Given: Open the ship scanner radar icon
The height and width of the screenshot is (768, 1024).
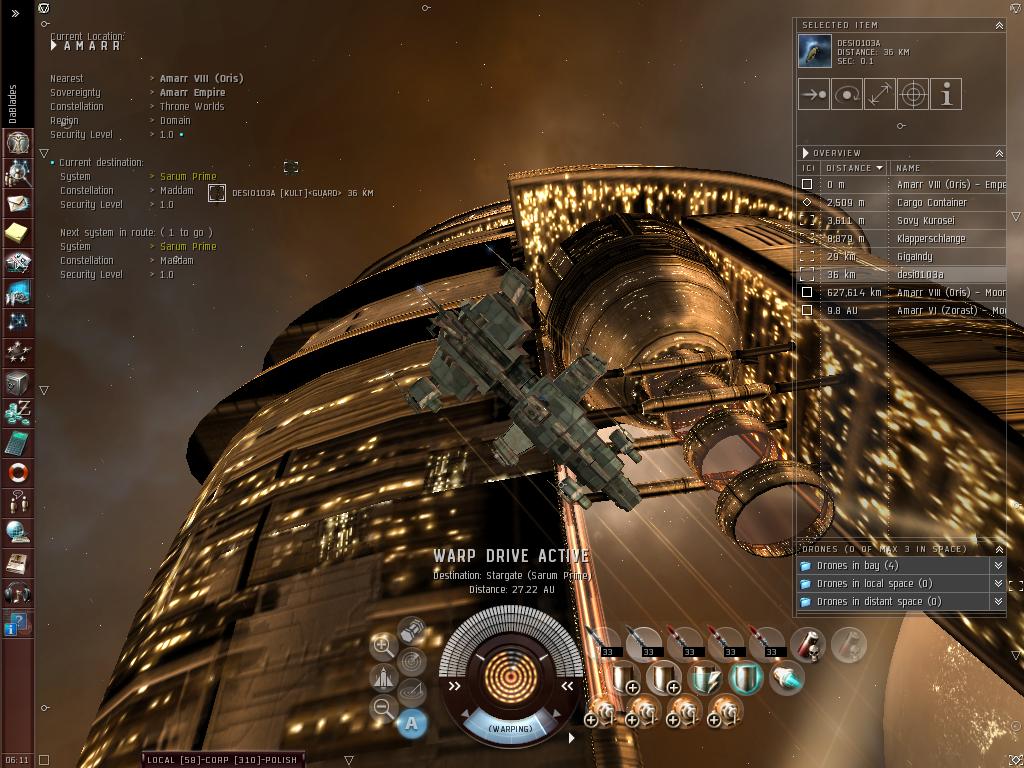Looking at the screenshot, I should (x=411, y=661).
